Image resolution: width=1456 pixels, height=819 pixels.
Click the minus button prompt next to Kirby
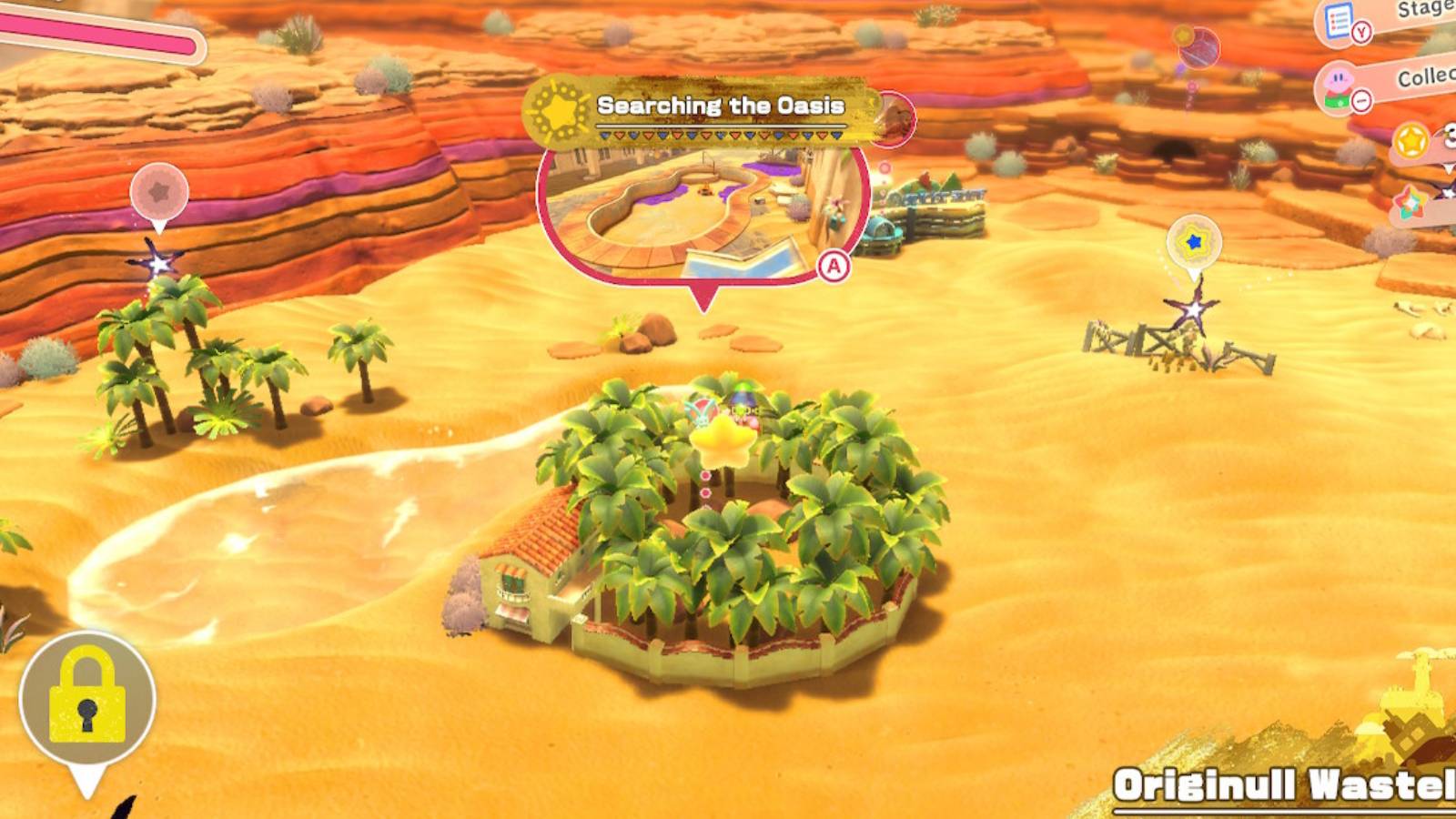(1360, 98)
